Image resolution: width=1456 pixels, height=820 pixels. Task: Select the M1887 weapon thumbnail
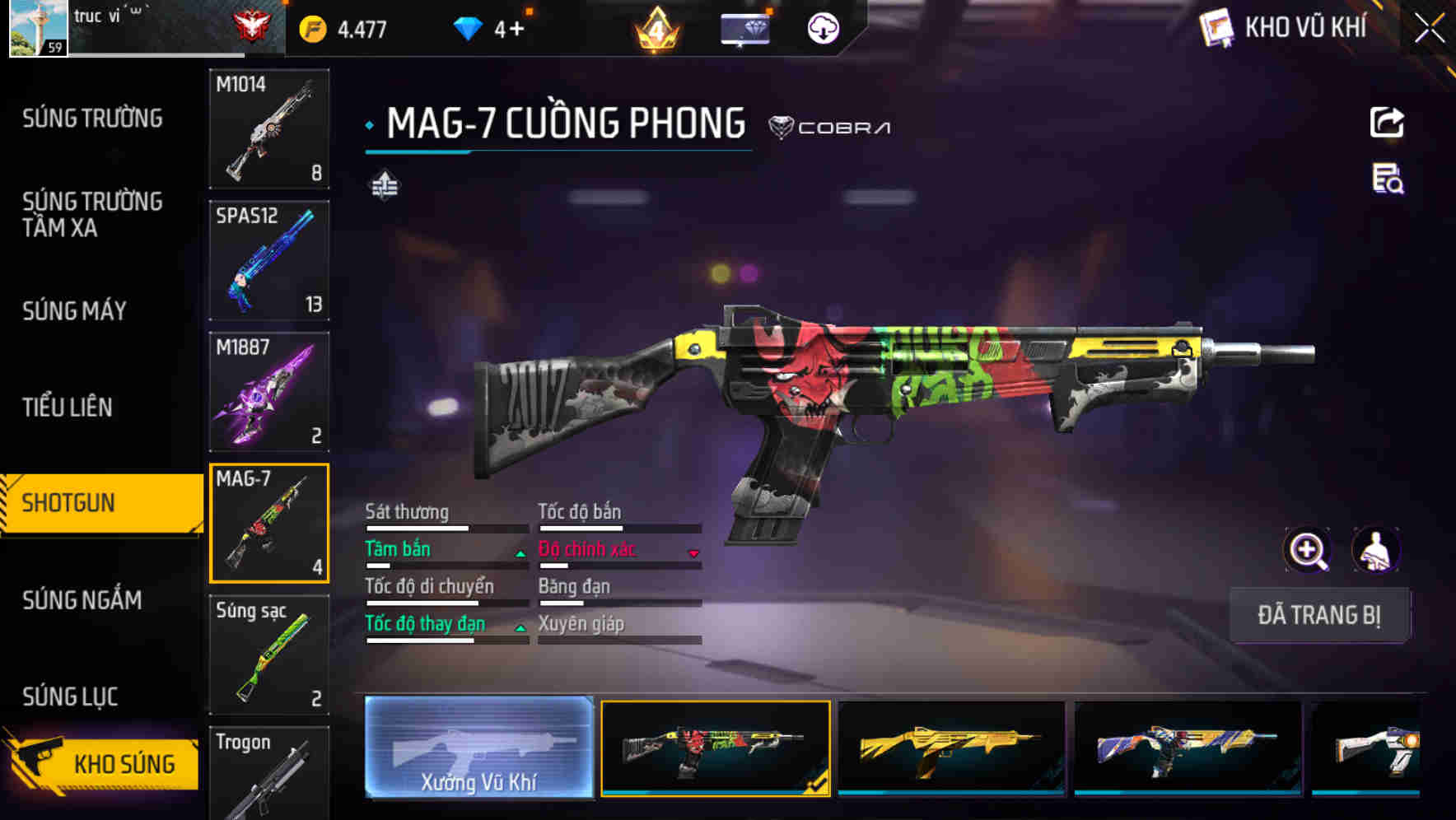[x=269, y=391]
